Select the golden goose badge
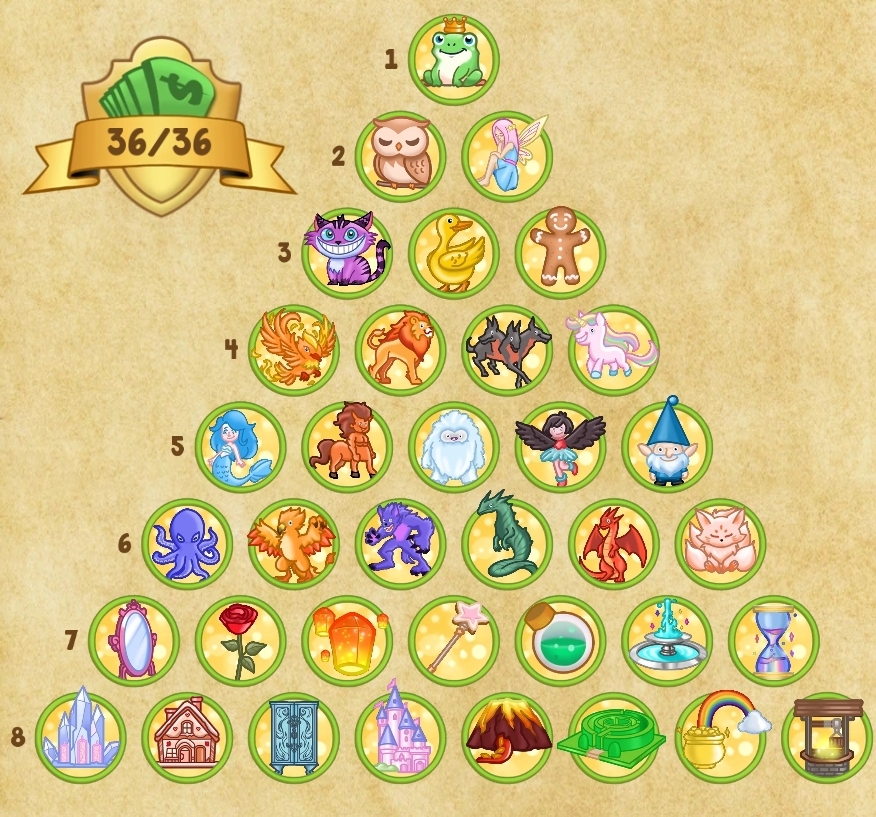The width and height of the screenshot is (876, 817). 453,253
